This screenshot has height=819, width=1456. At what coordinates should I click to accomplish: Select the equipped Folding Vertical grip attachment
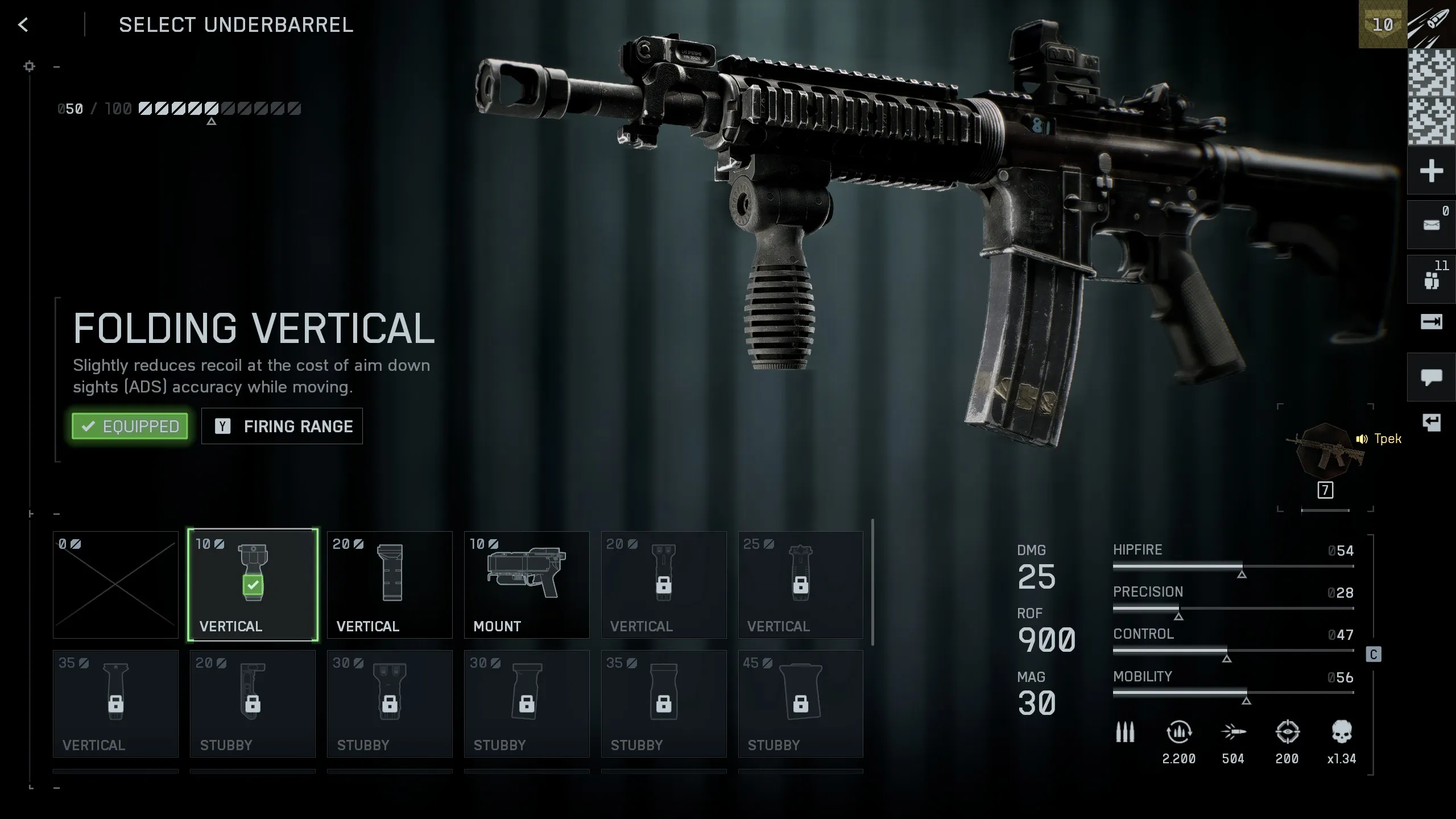[x=253, y=585]
